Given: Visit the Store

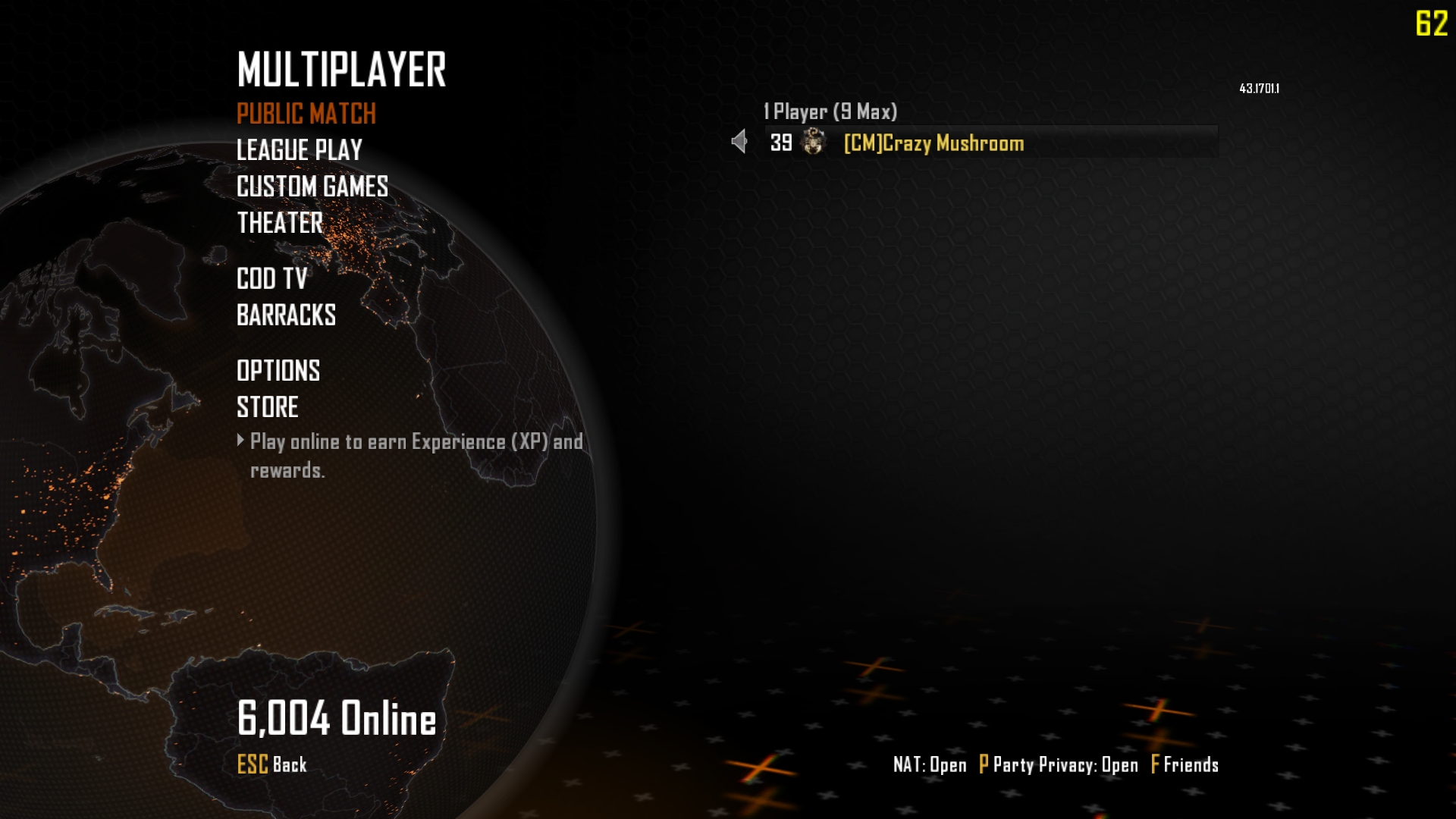Looking at the screenshot, I should [267, 407].
